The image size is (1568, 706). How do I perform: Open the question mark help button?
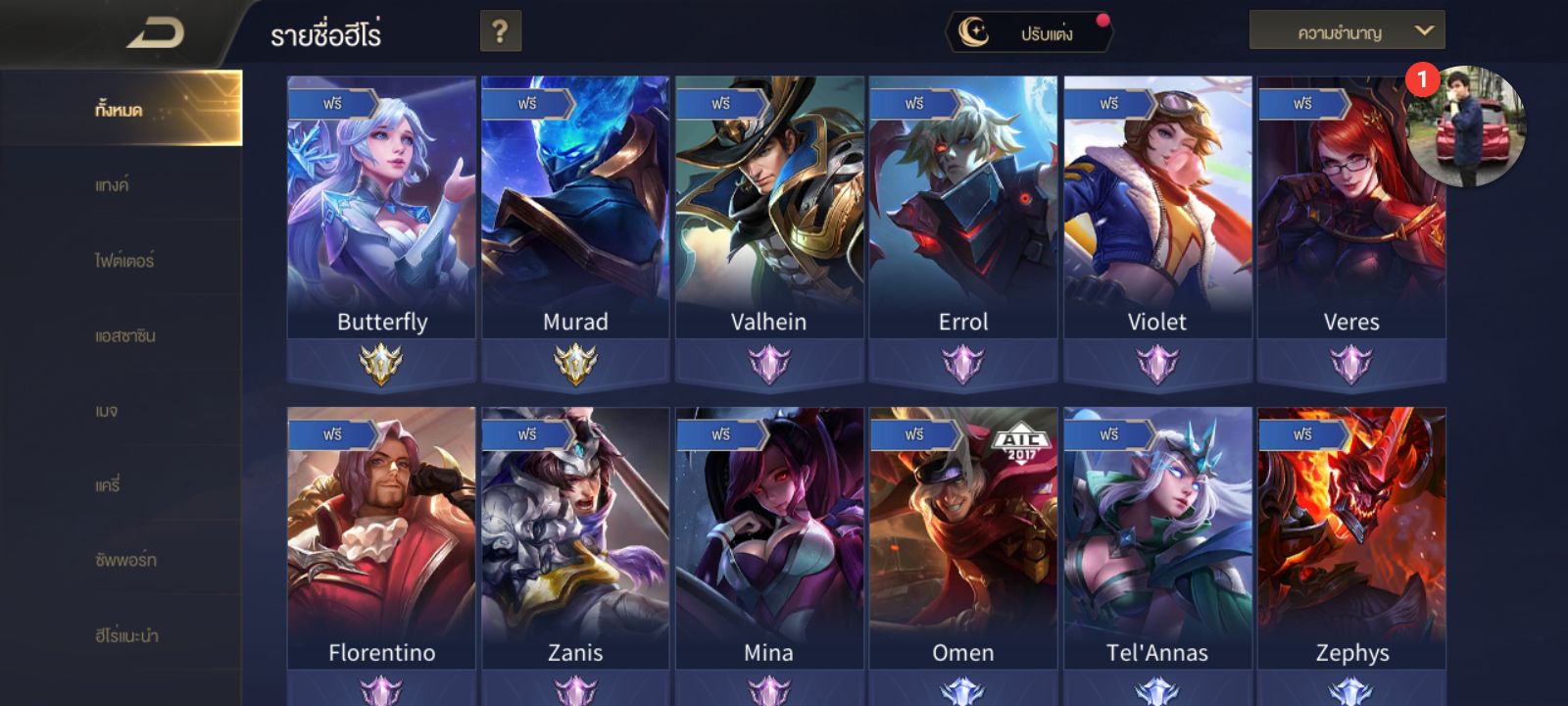tap(500, 32)
